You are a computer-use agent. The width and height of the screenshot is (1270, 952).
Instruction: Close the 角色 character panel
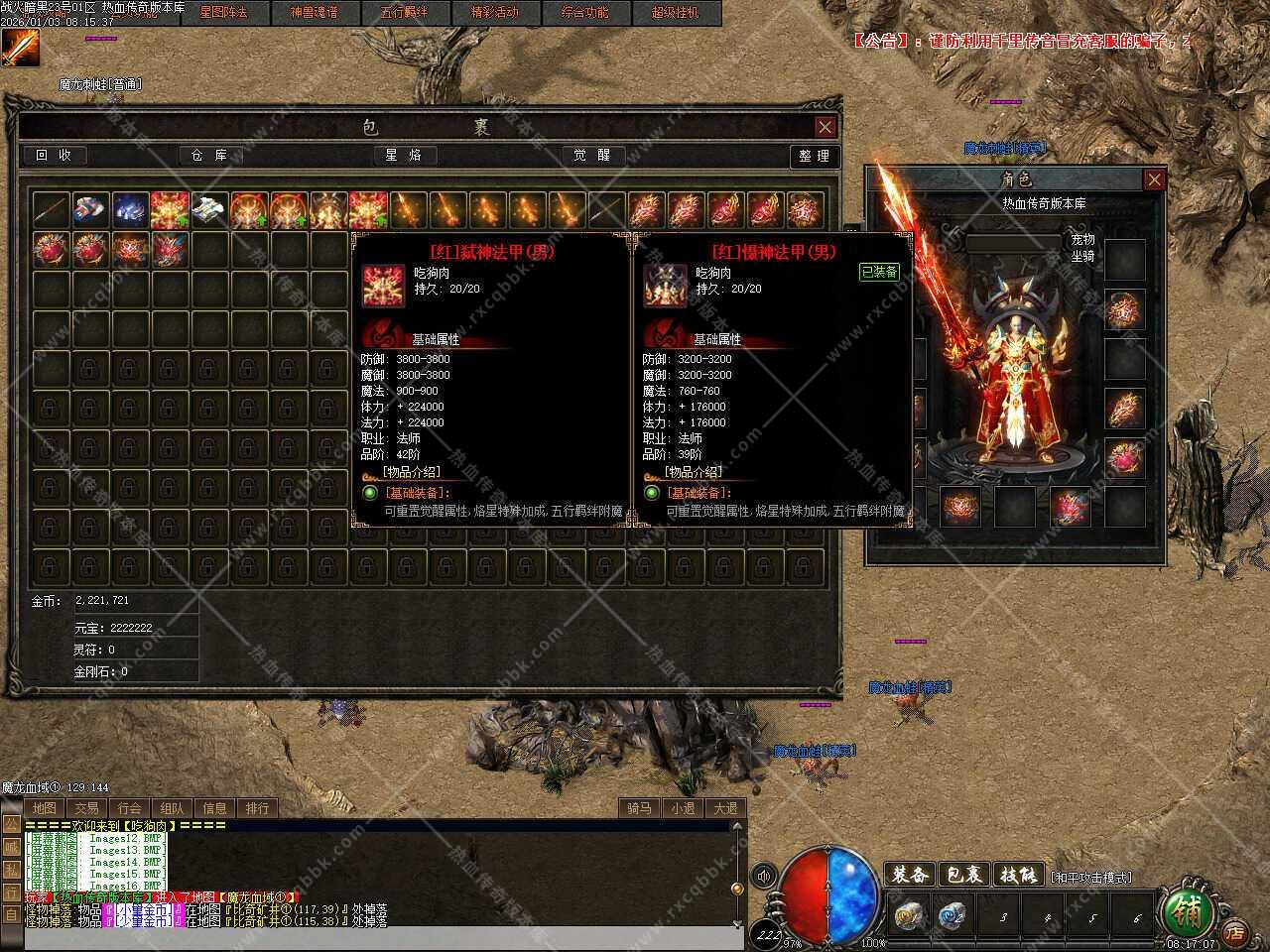point(1154,179)
